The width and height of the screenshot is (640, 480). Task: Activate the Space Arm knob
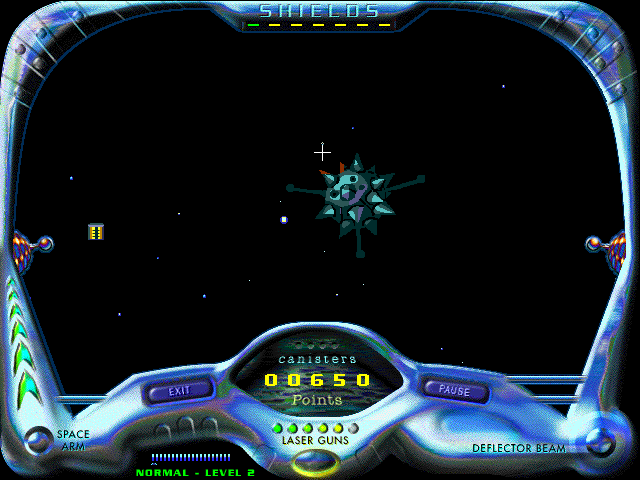[x=39, y=440]
